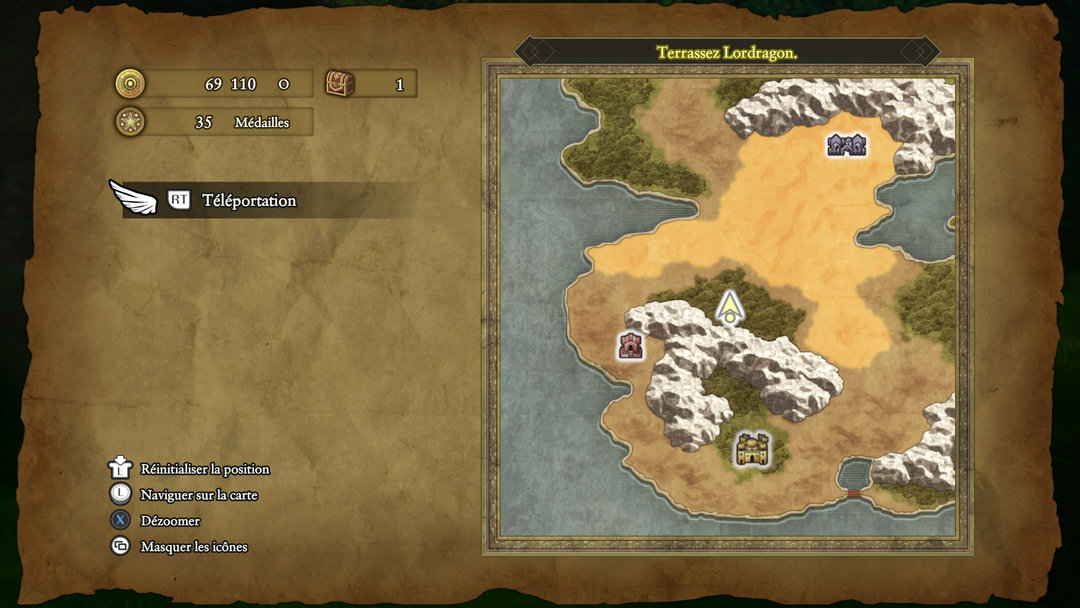1080x608 pixels.
Task: Choose the purple ruins map marker
Action: [x=846, y=146]
